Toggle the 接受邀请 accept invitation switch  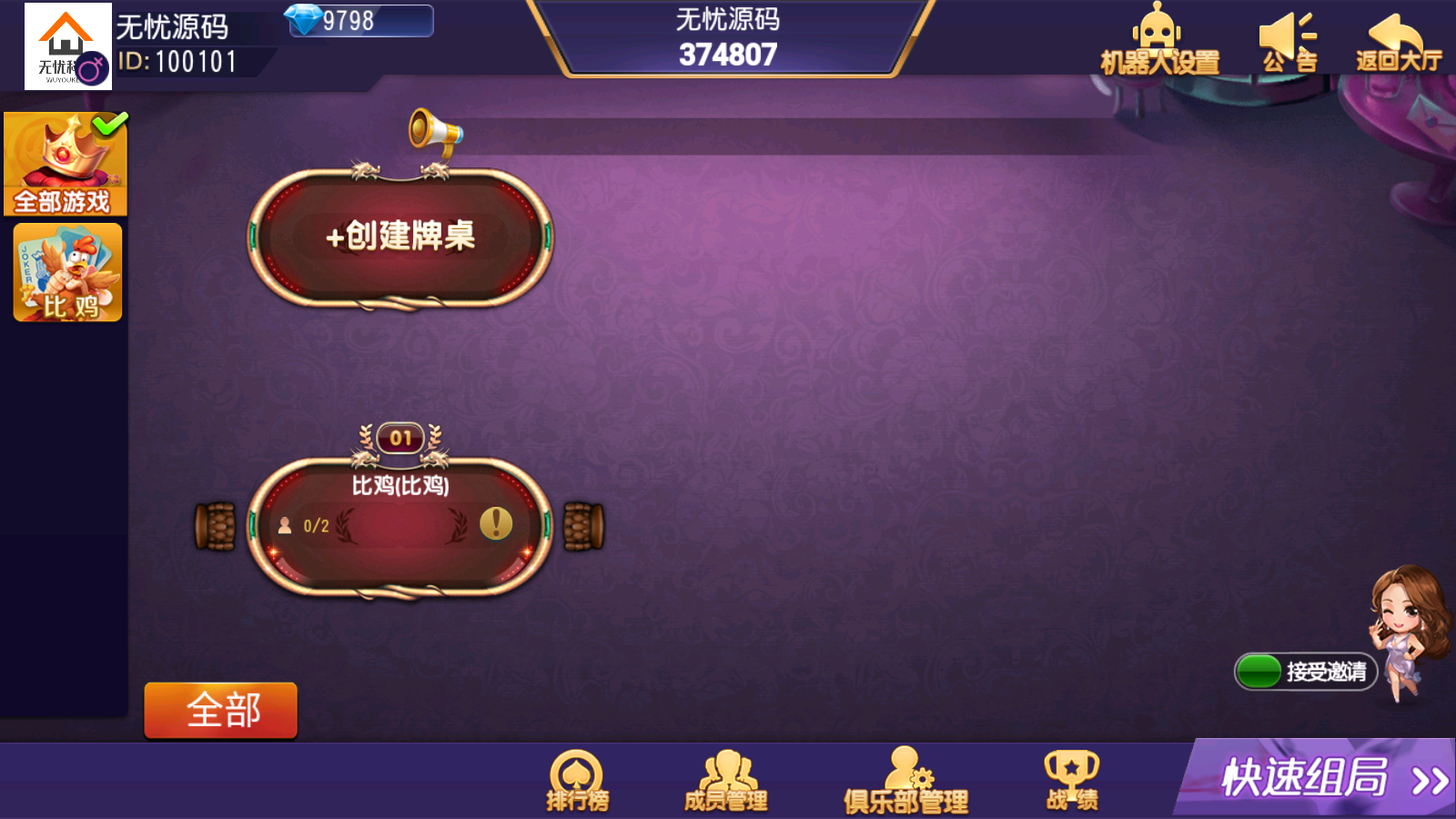[x=1259, y=672]
